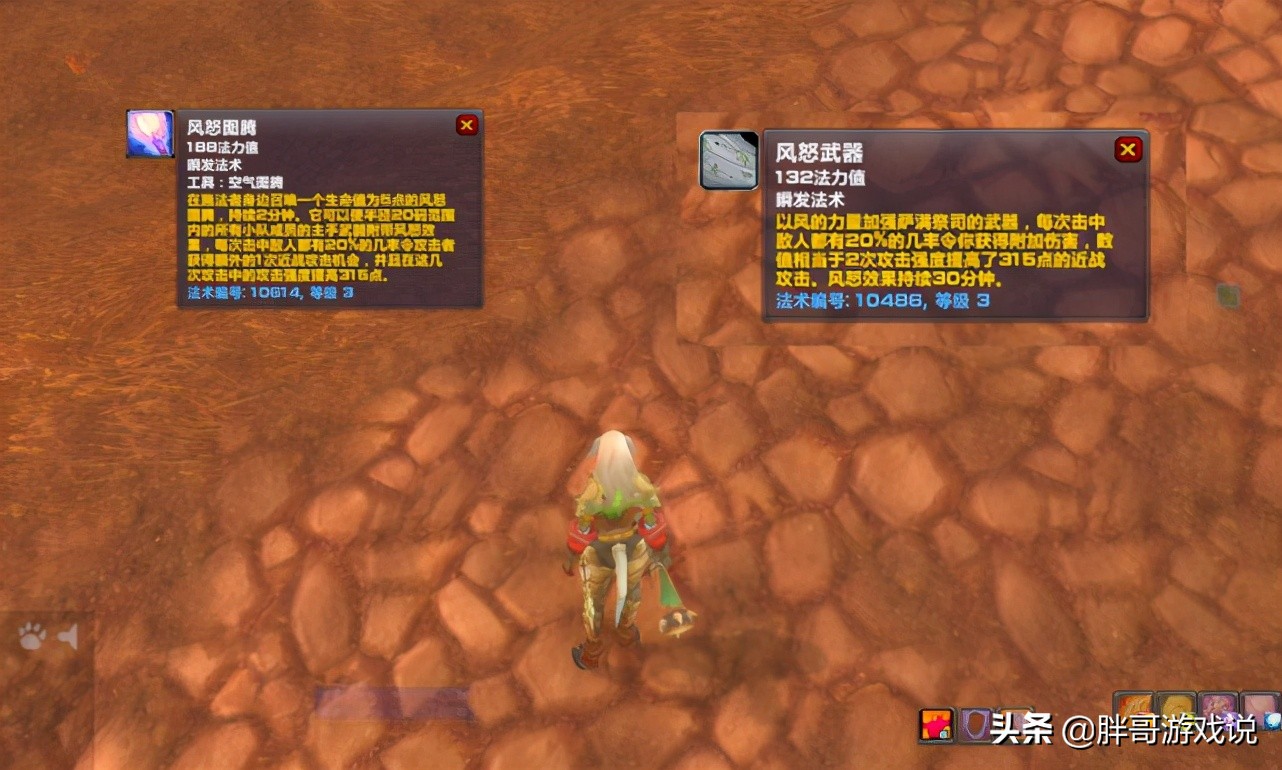This screenshot has width=1282, height=770.
Task: Close the Windfury Totem tooltip
Action: click(466, 124)
